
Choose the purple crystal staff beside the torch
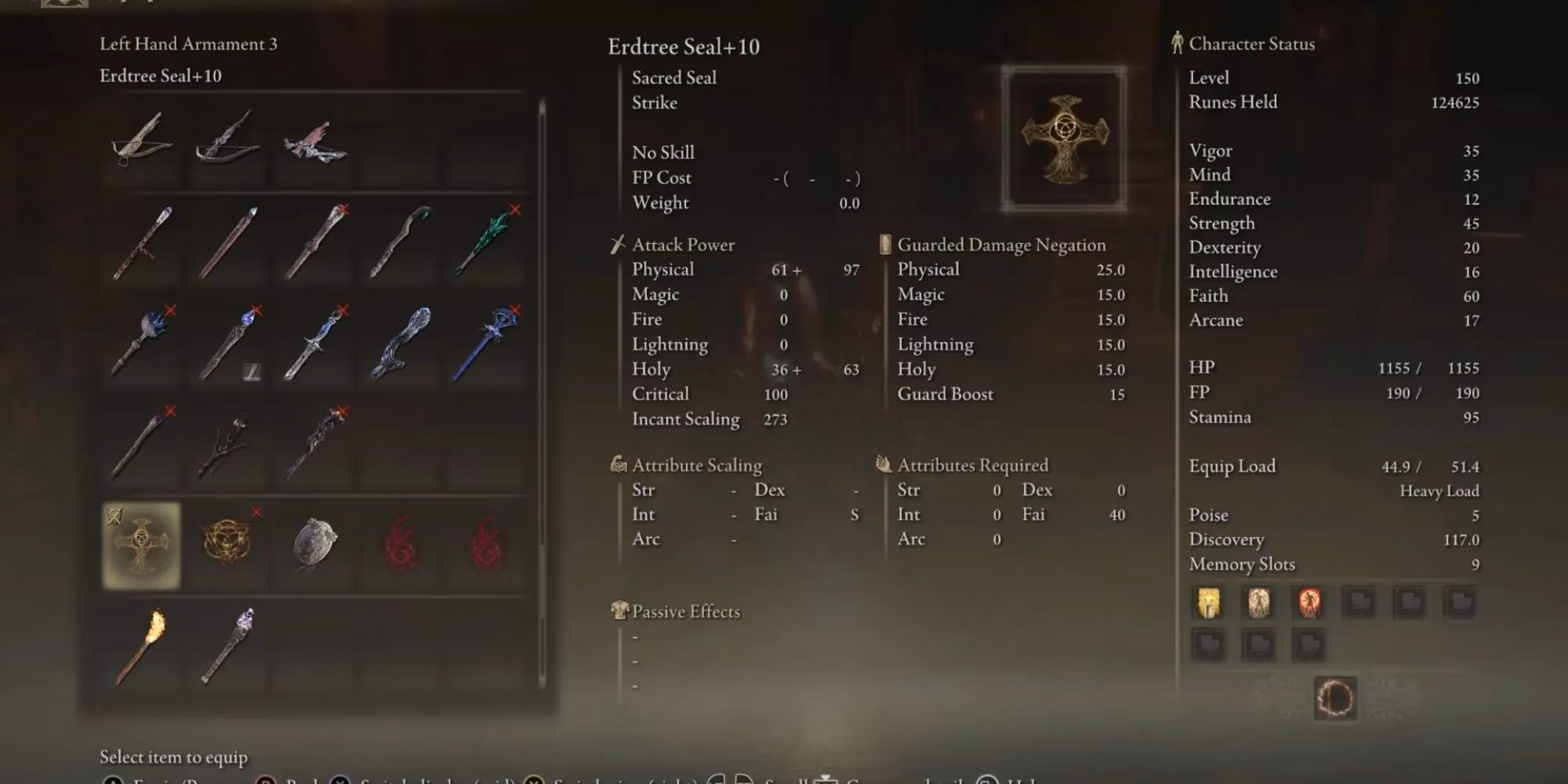[x=227, y=646]
